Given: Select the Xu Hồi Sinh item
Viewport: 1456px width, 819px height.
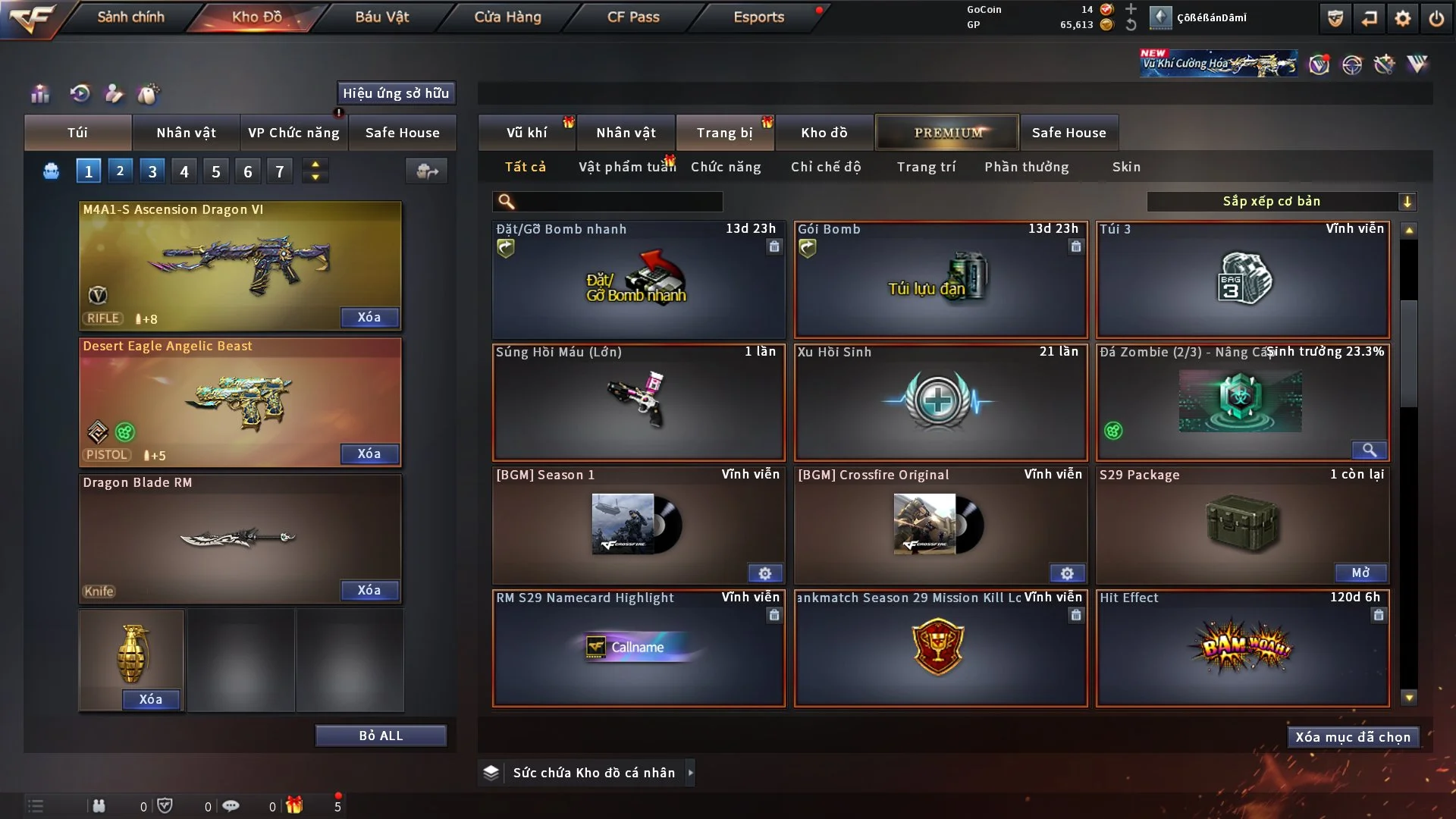Looking at the screenshot, I should (940, 402).
